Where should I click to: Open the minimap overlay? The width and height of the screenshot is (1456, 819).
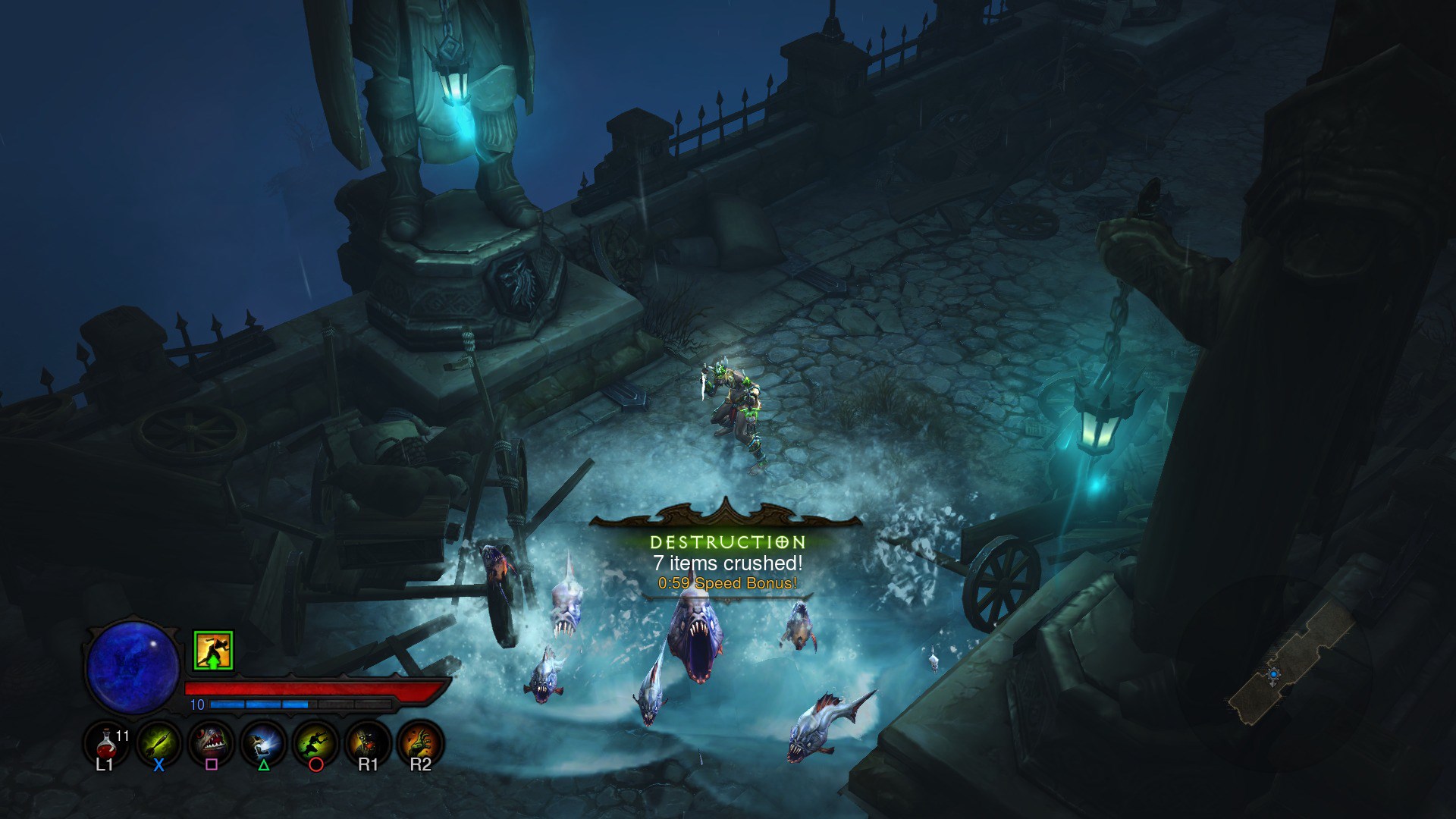(1289, 661)
